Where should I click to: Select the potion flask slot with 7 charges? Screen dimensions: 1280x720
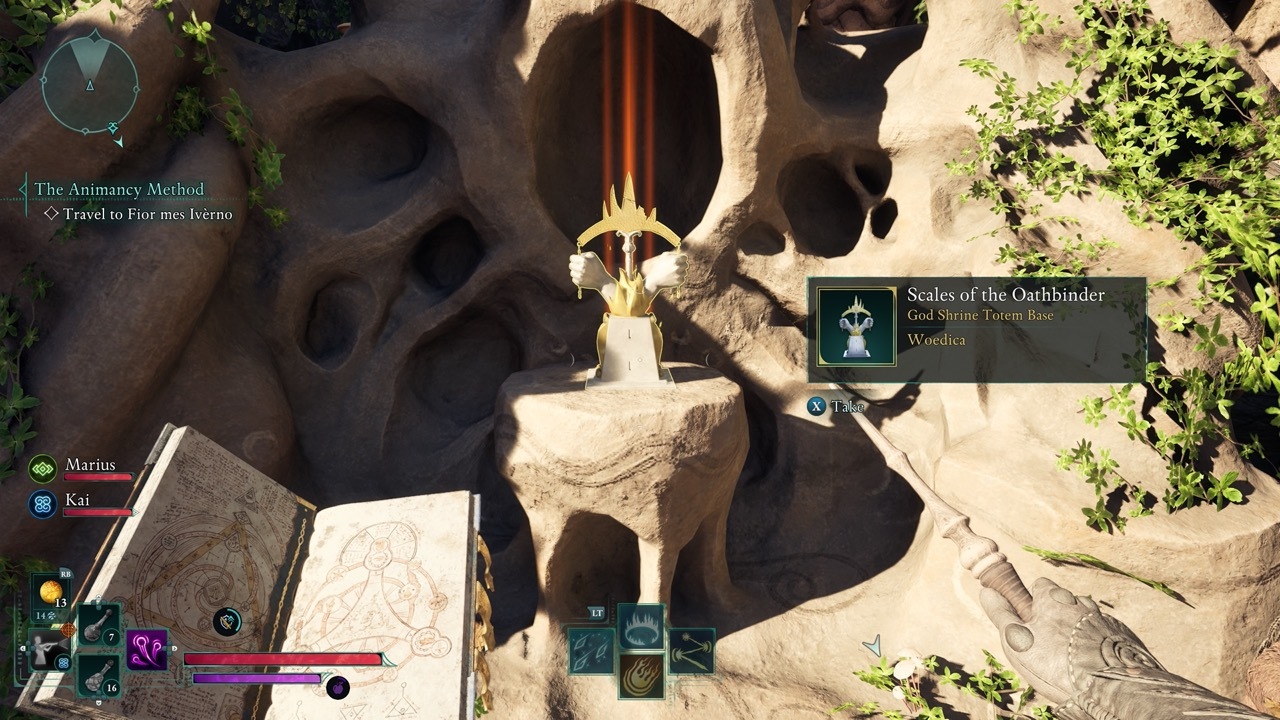coord(99,625)
